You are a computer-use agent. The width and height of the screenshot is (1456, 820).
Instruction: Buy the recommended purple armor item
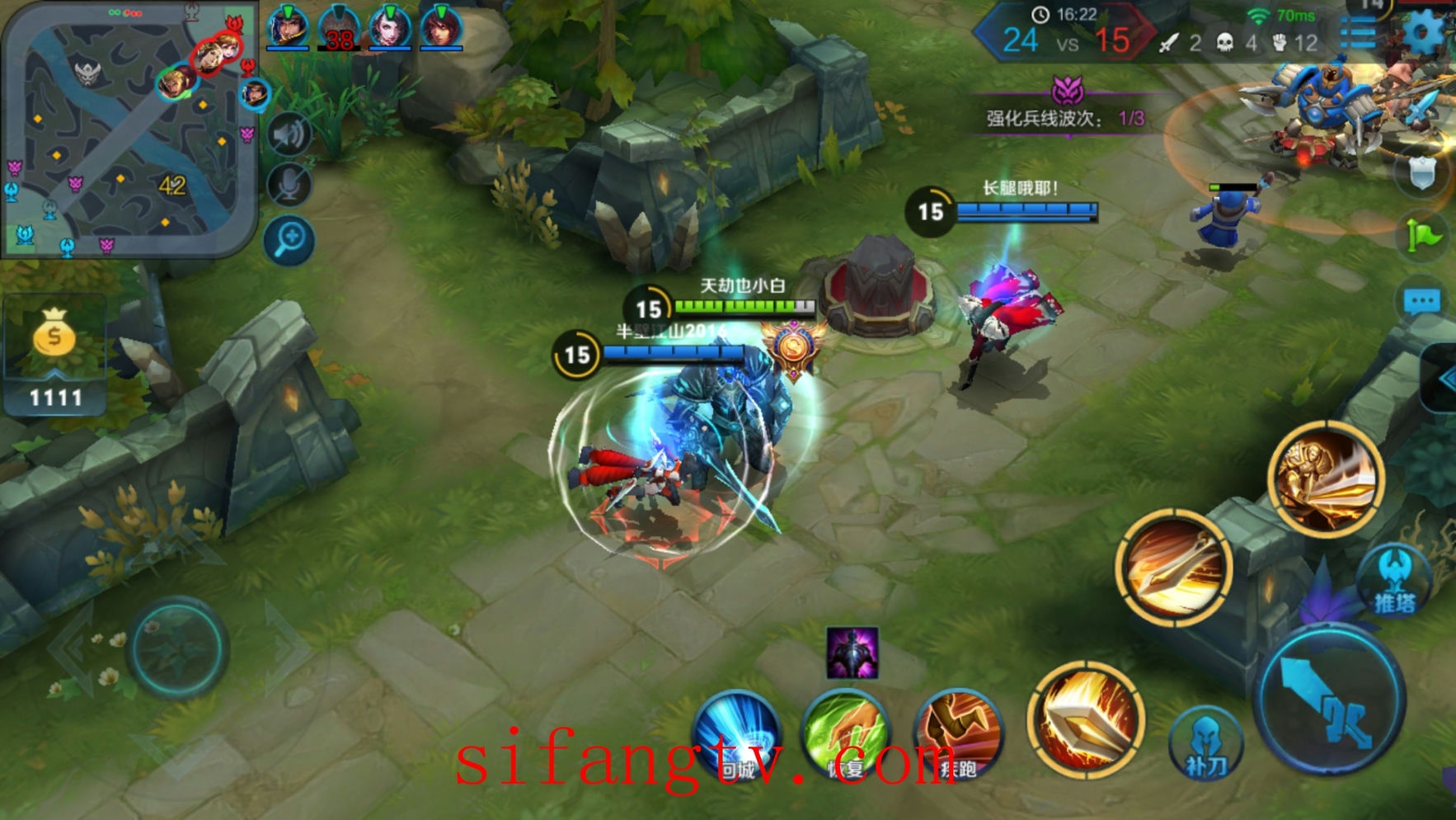tap(852, 653)
